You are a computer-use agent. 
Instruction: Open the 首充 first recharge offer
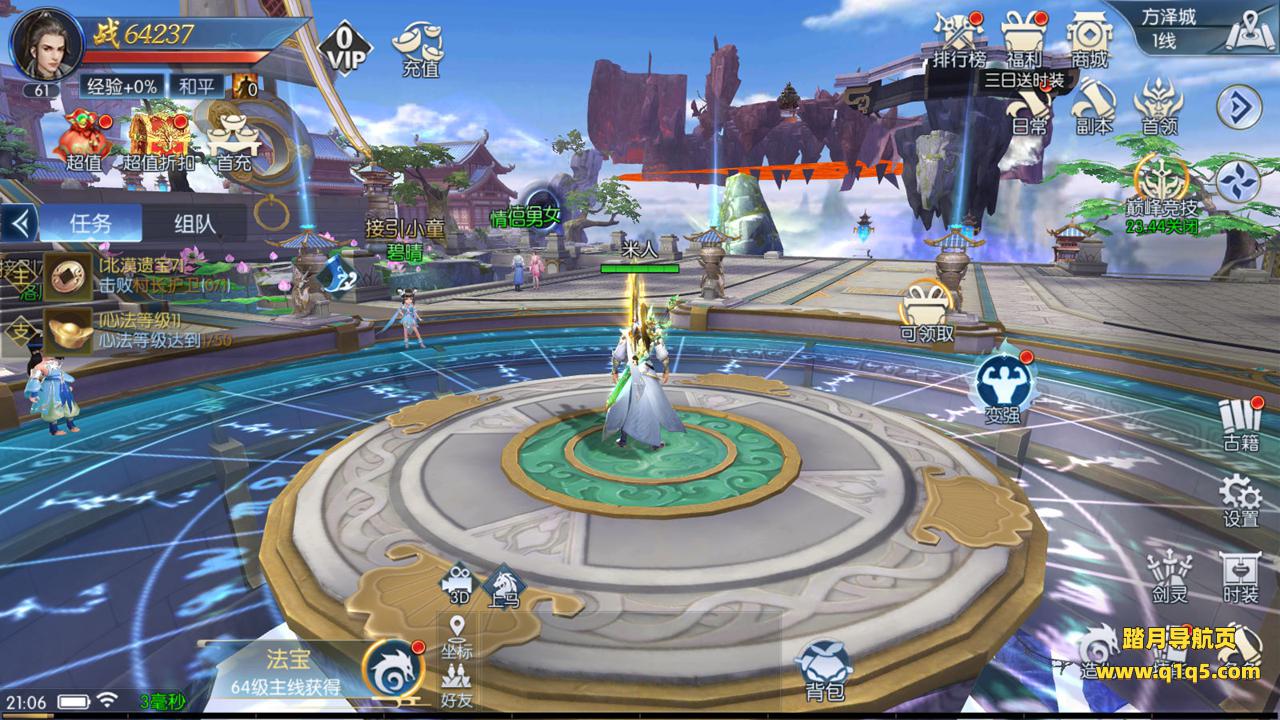point(232,140)
